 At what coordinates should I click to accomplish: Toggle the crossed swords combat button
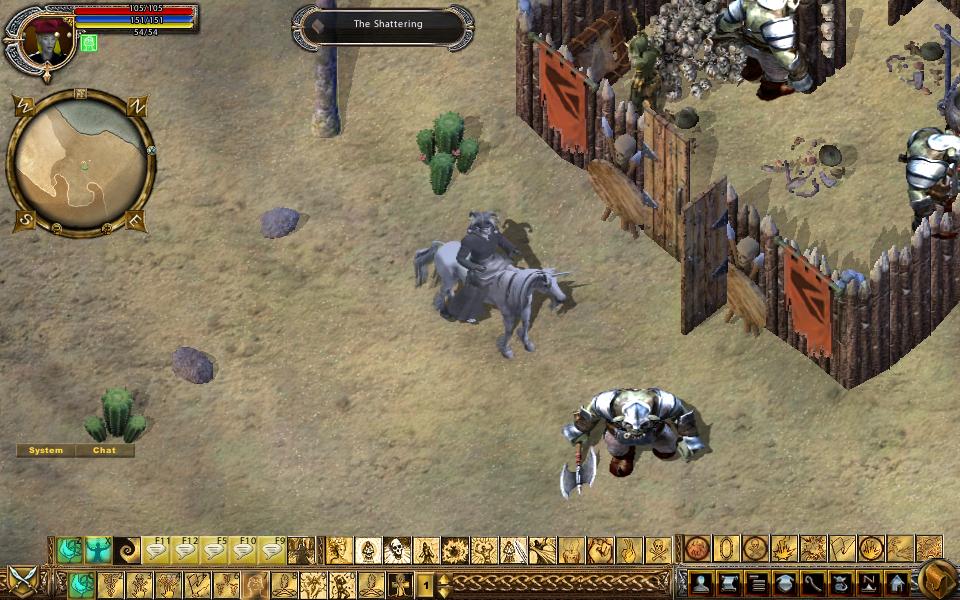tap(21, 580)
